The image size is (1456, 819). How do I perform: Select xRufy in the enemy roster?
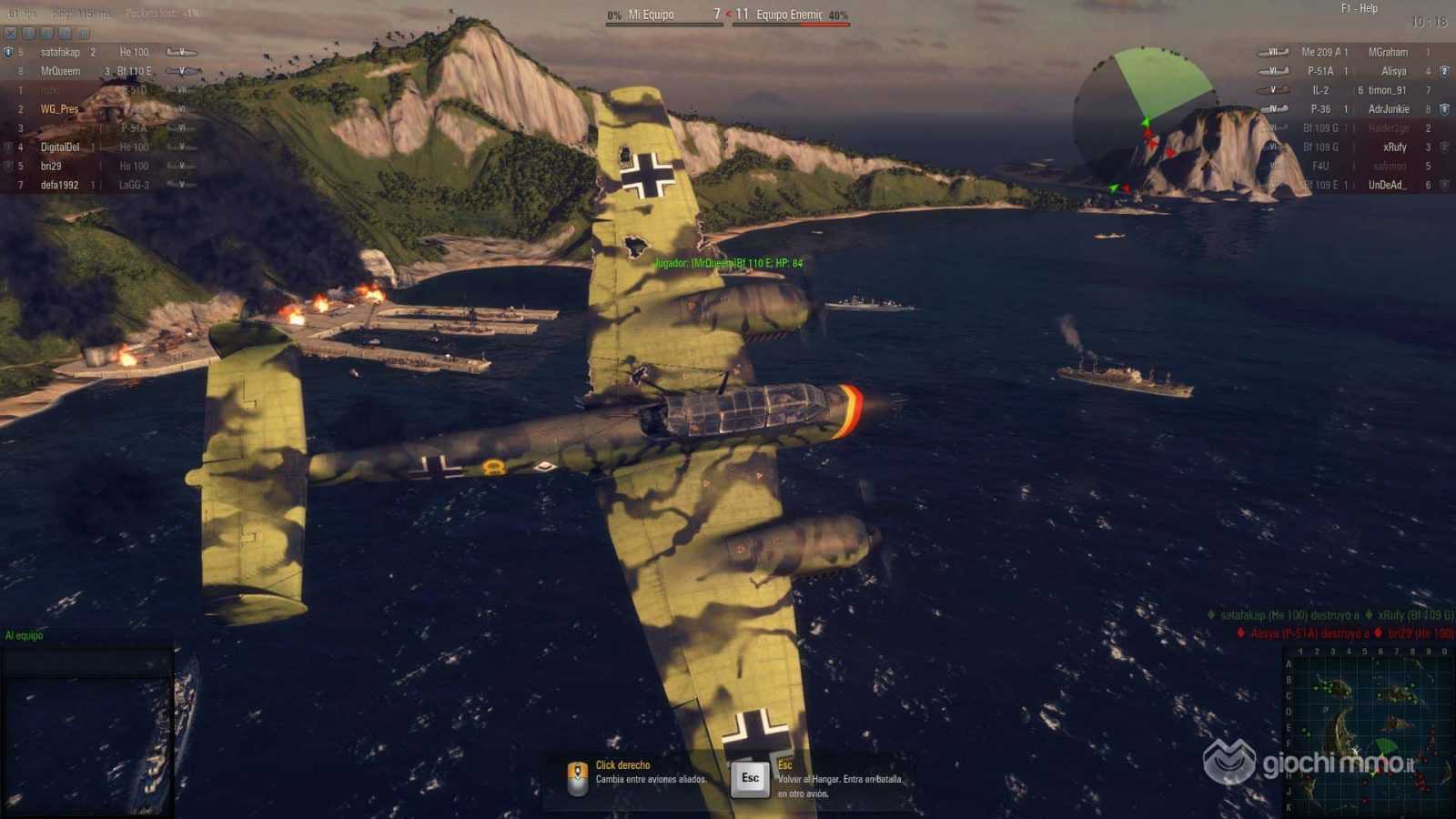pyautogui.click(x=1394, y=147)
